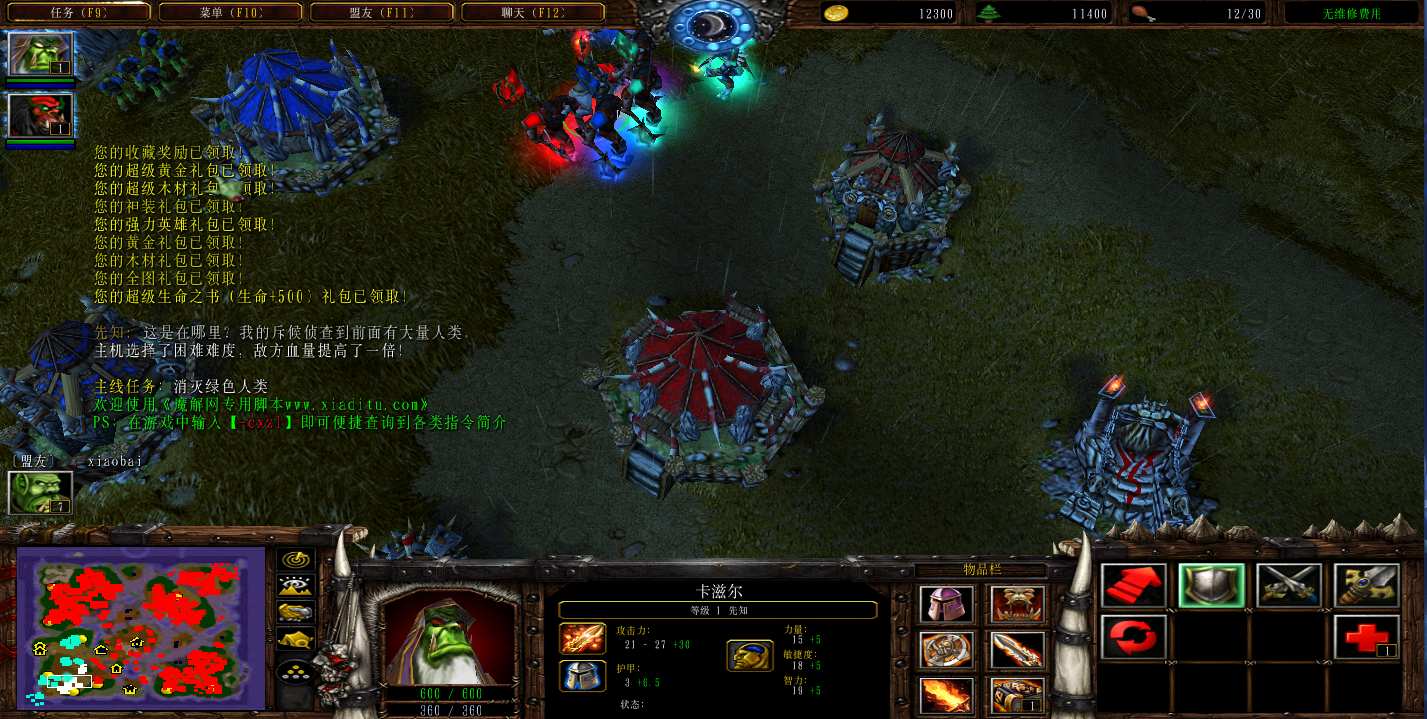Select the fanged orc mask item
The height and width of the screenshot is (719, 1427).
click(1018, 606)
